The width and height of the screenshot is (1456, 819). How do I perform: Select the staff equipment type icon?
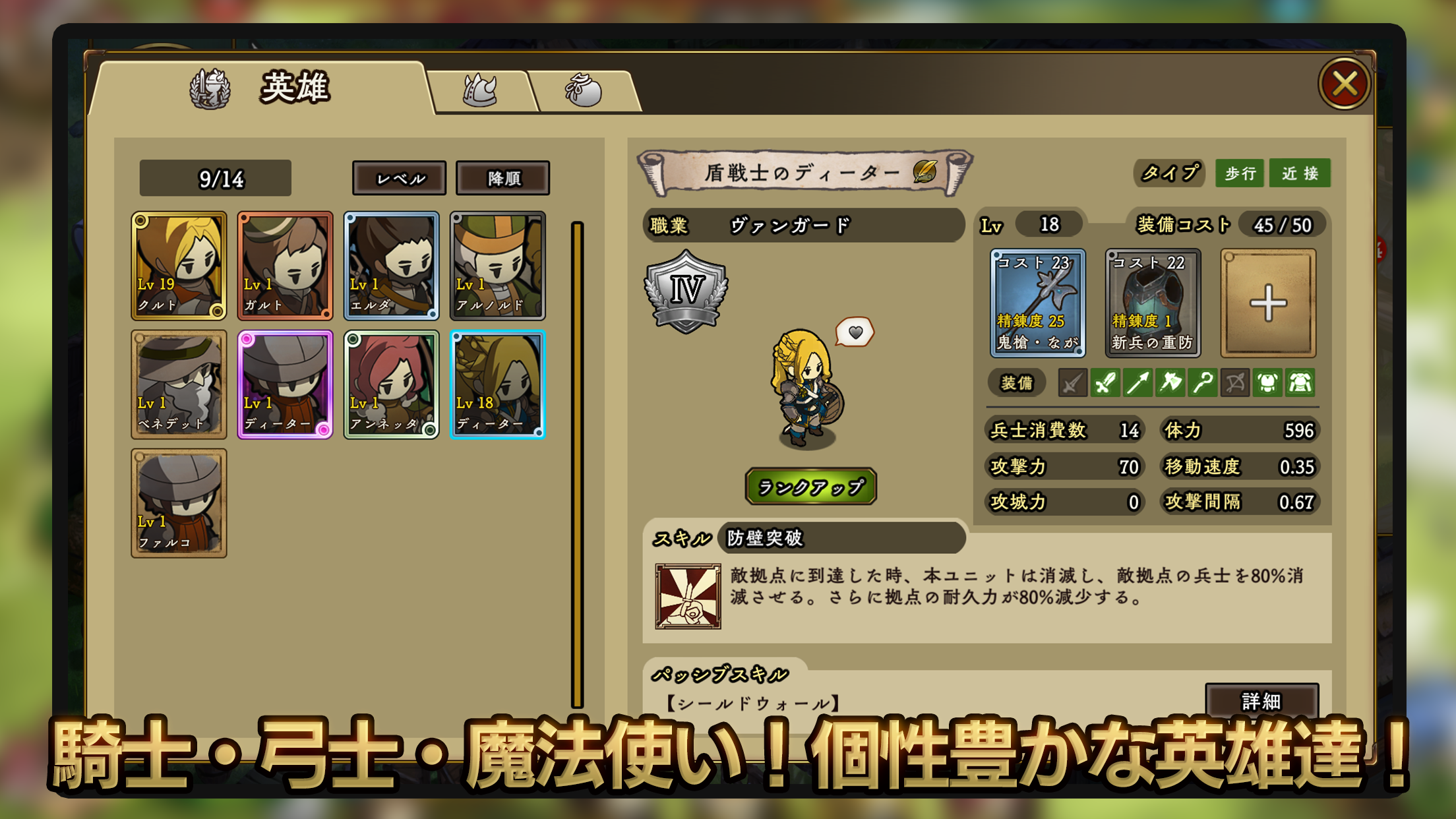pos(1203,382)
